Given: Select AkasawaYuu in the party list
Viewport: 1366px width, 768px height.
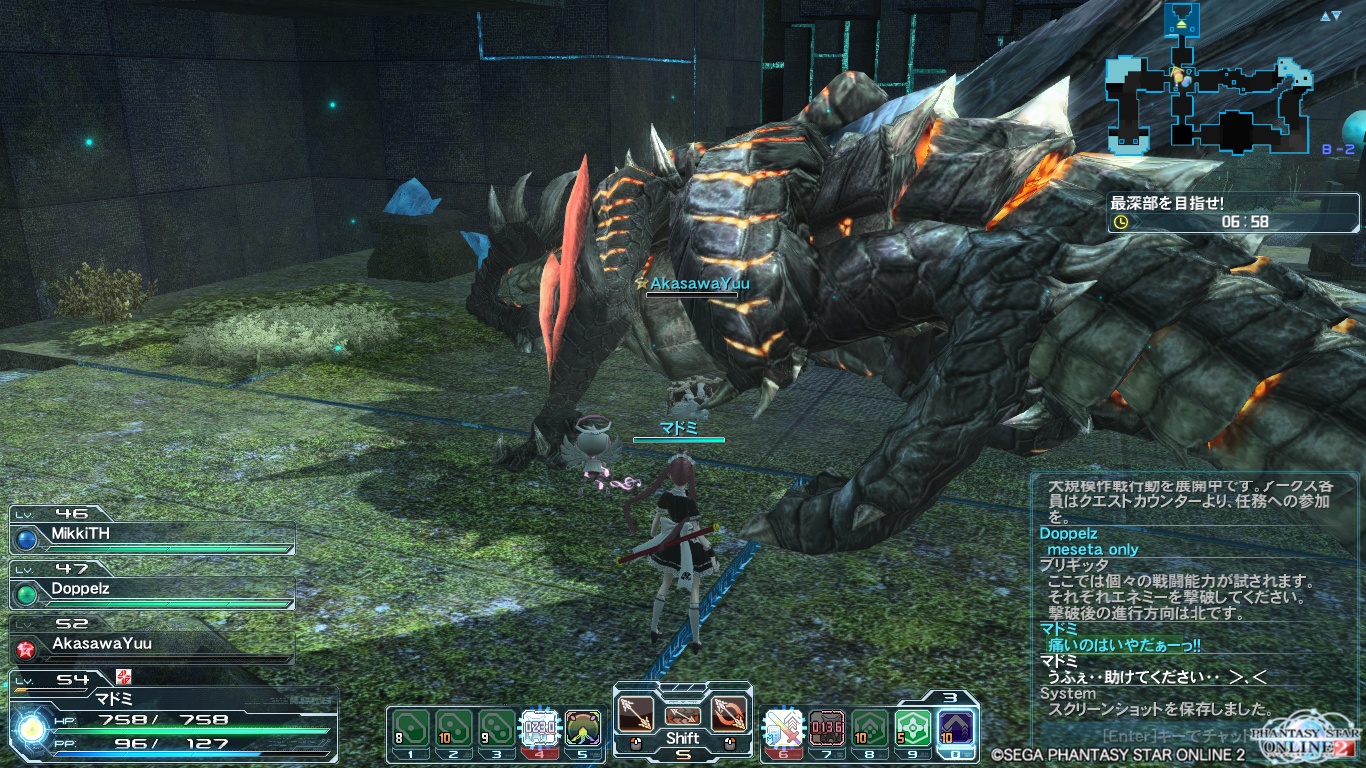Looking at the screenshot, I should 150,644.
